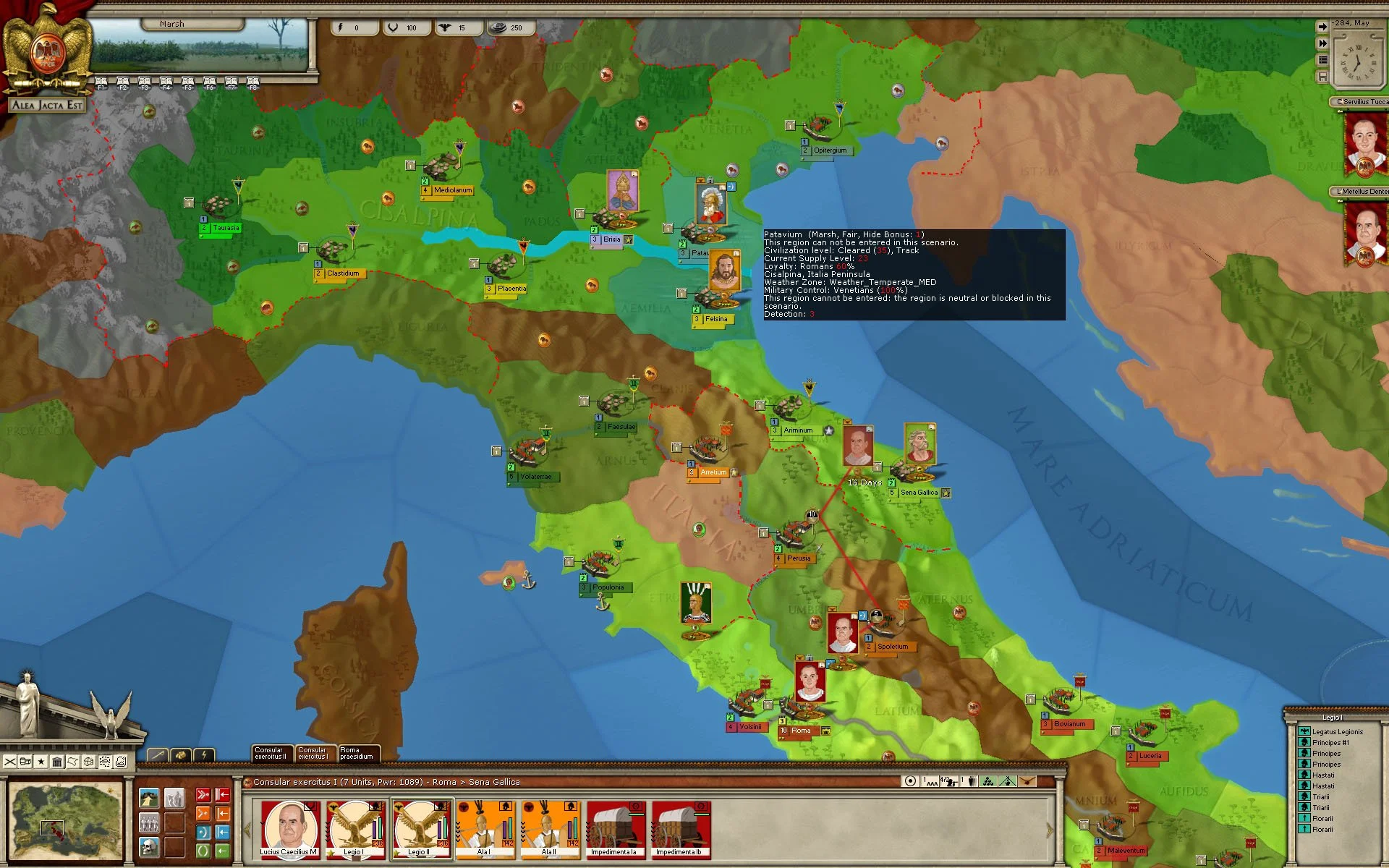Select the crossed-swords disband icon in bottom toolbar
The height and width of the screenshot is (868, 1389).
click(10, 762)
